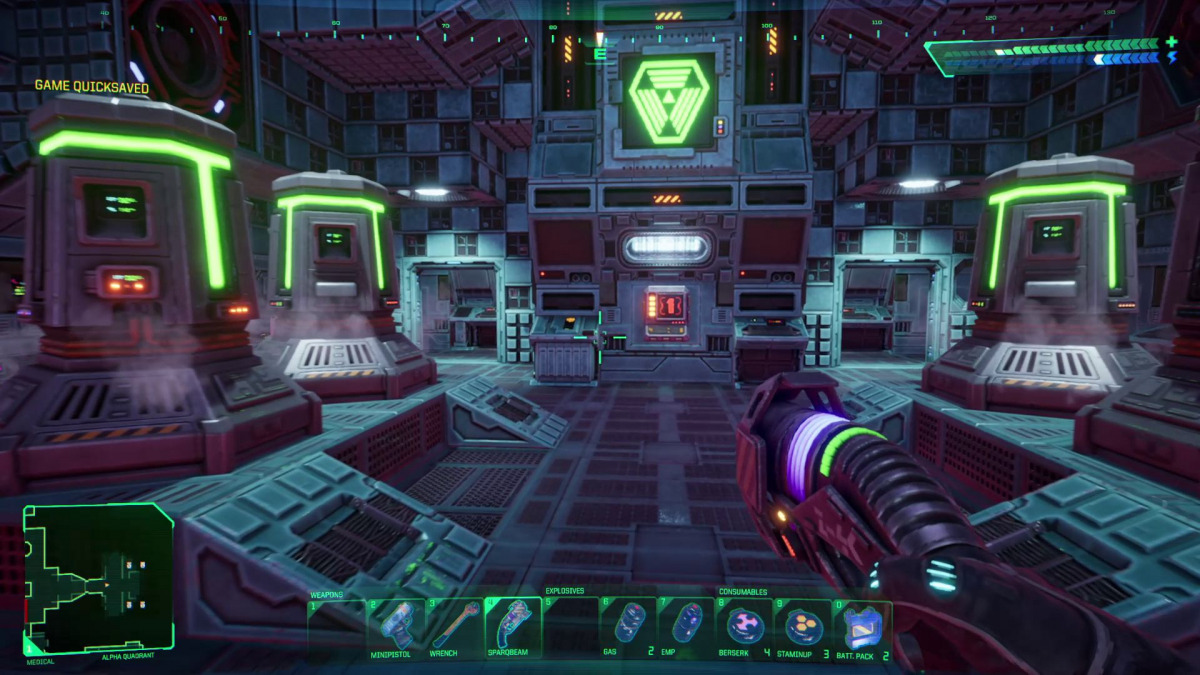Use the Batt. Pack slot
Viewport: 1200px width, 675px height.
coord(861,626)
